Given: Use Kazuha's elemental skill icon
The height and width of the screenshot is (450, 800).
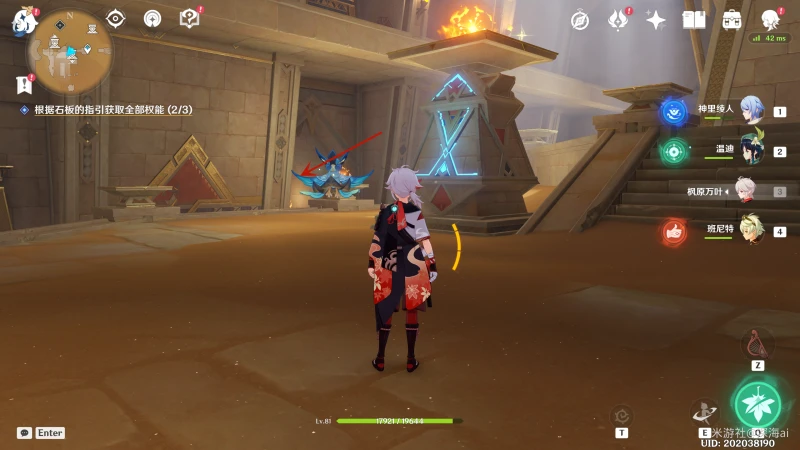Looking at the screenshot, I should 703,410.
